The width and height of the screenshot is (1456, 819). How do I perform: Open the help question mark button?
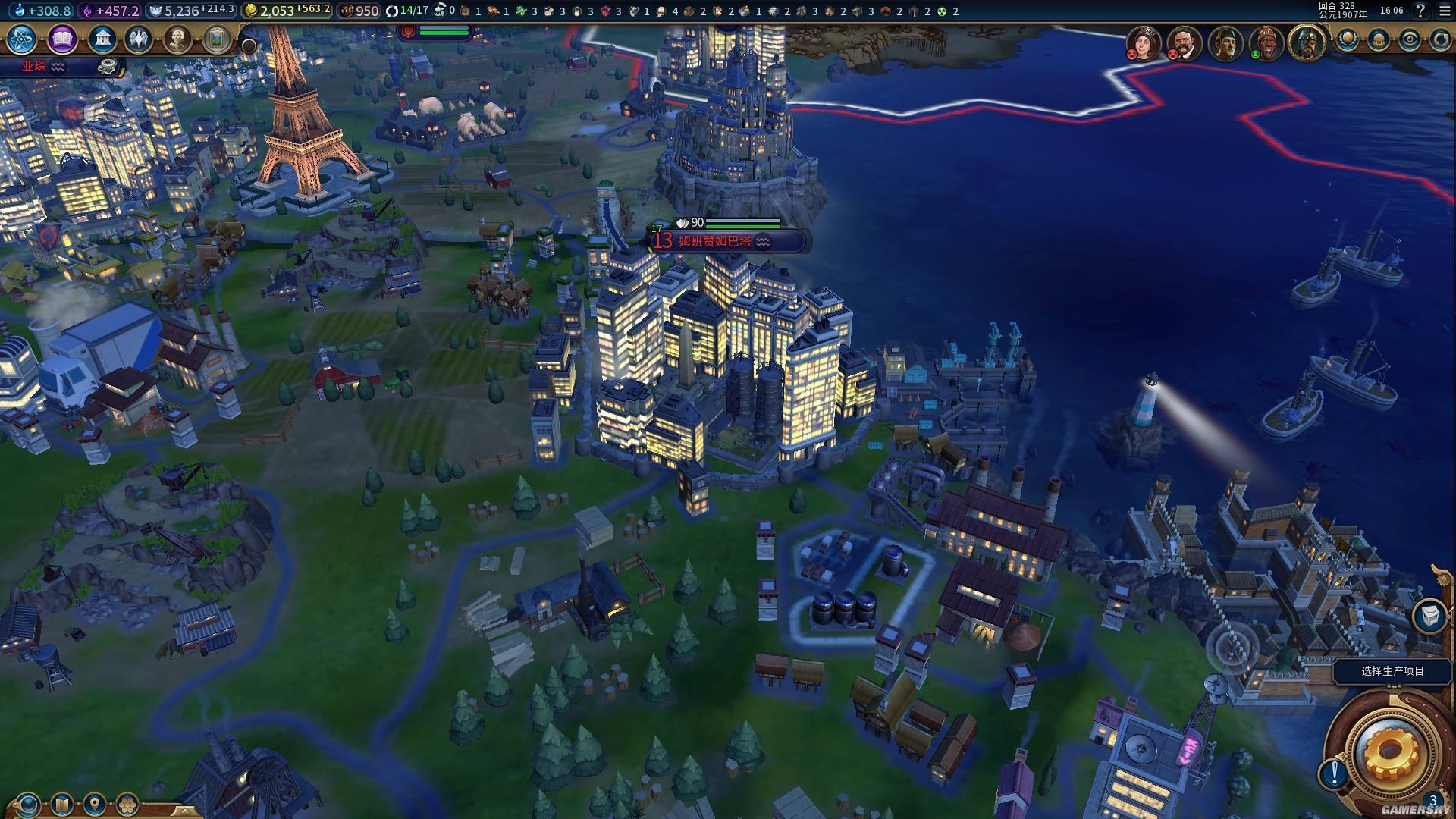pos(1420,11)
